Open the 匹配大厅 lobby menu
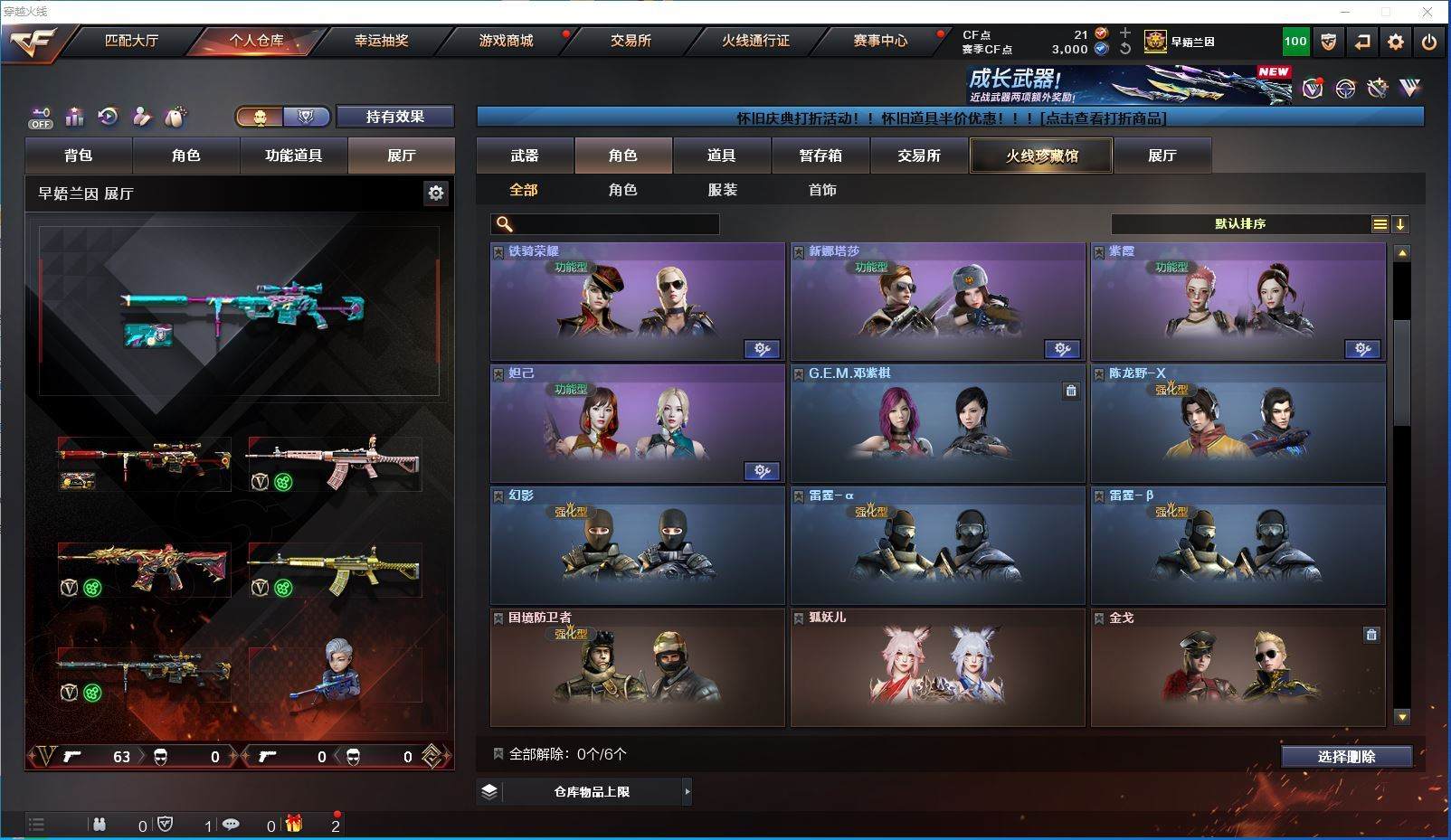1451x840 pixels. coord(131,41)
